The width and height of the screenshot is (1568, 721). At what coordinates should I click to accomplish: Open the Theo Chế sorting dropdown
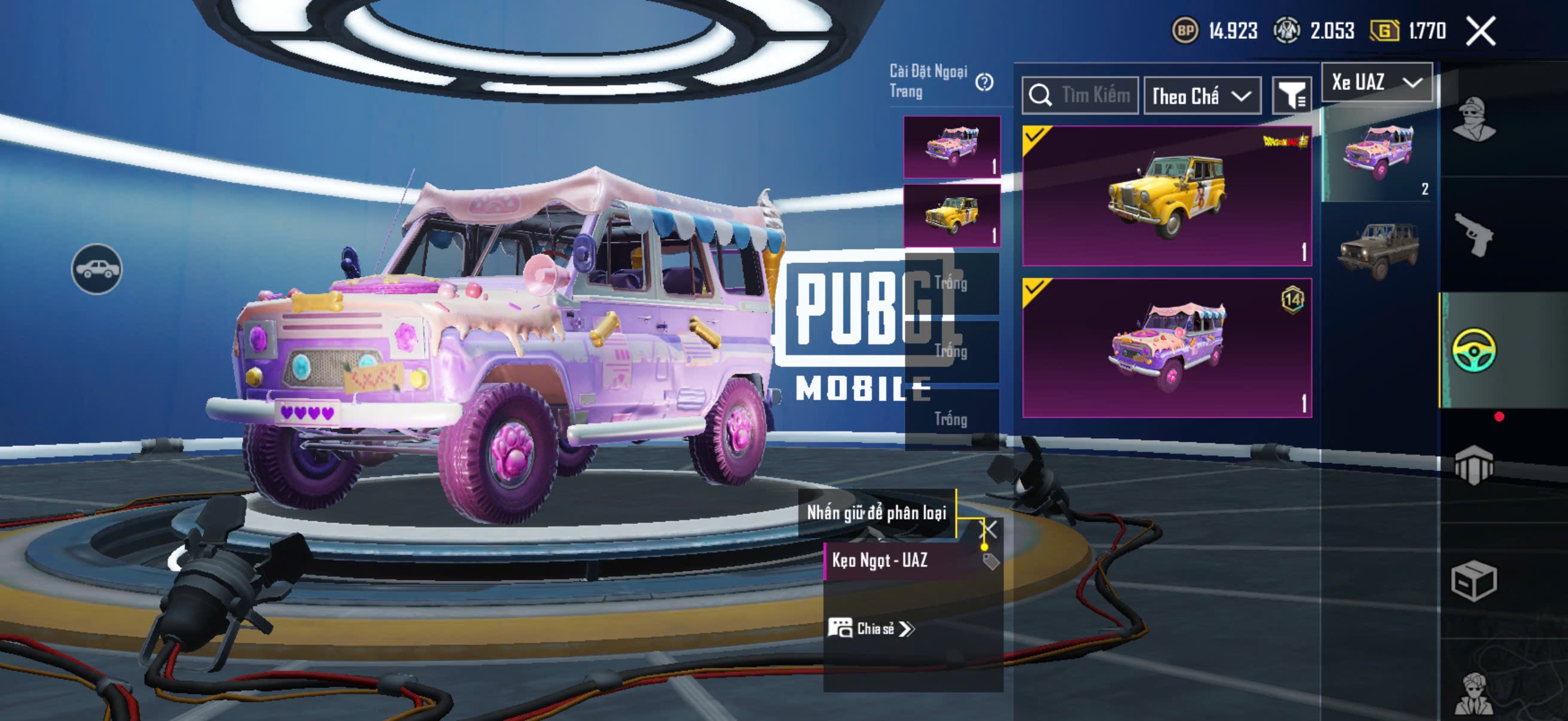pos(1201,96)
